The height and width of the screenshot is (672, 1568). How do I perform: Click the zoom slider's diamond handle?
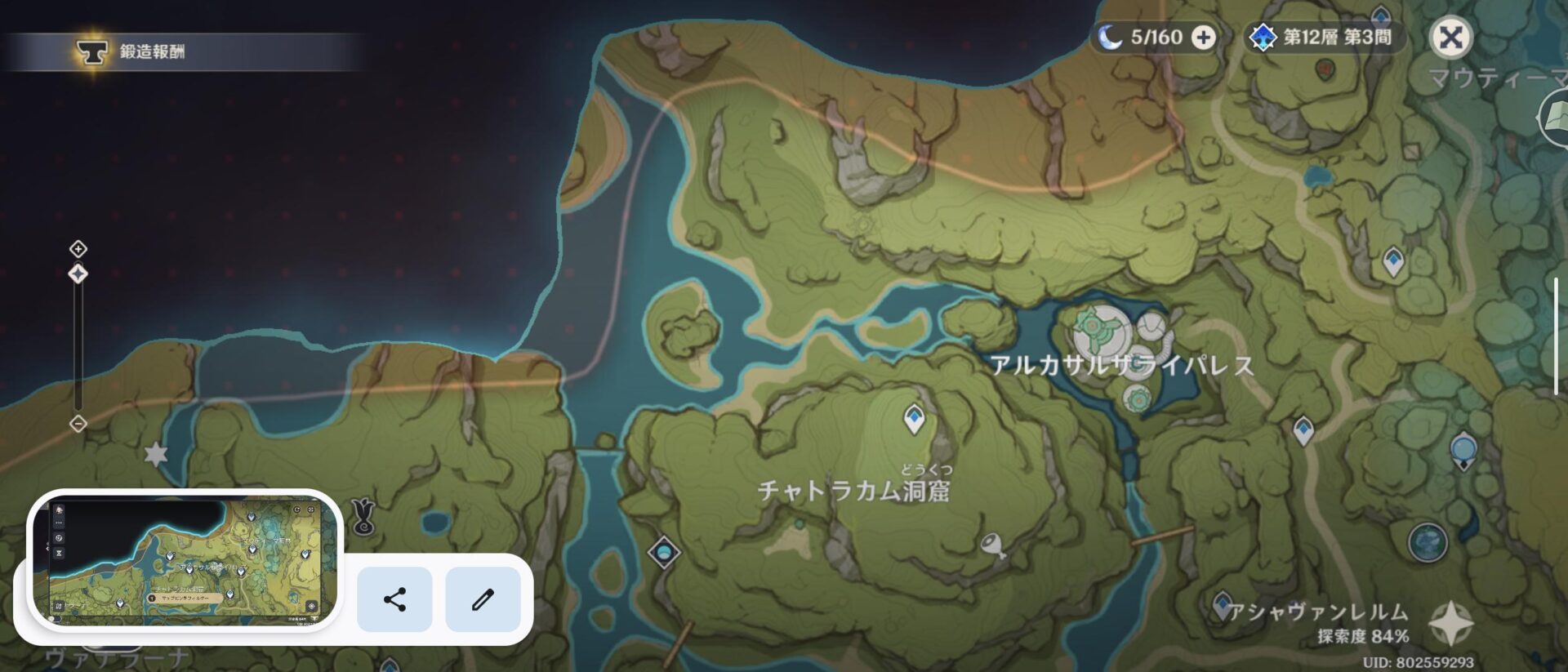click(x=78, y=274)
